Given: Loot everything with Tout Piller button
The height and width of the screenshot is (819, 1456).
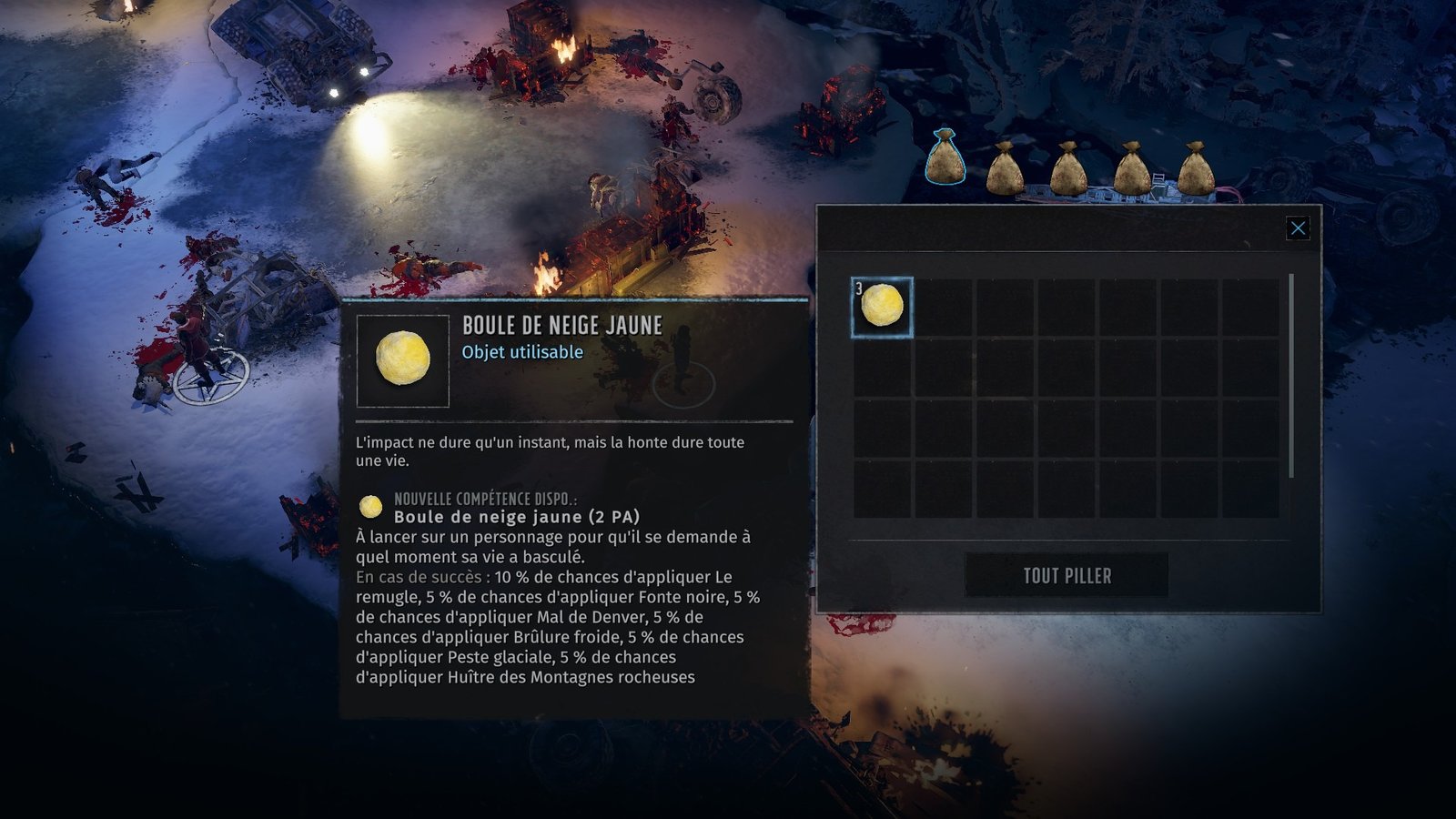Looking at the screenshot, I should [x=1067, y=575].
